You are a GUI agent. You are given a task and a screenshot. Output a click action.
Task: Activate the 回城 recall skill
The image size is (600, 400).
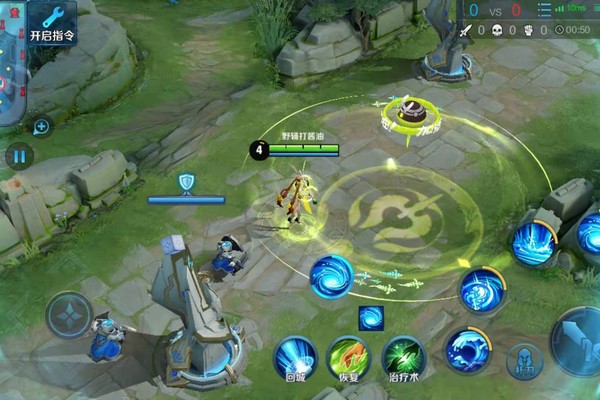pos(295,357)
